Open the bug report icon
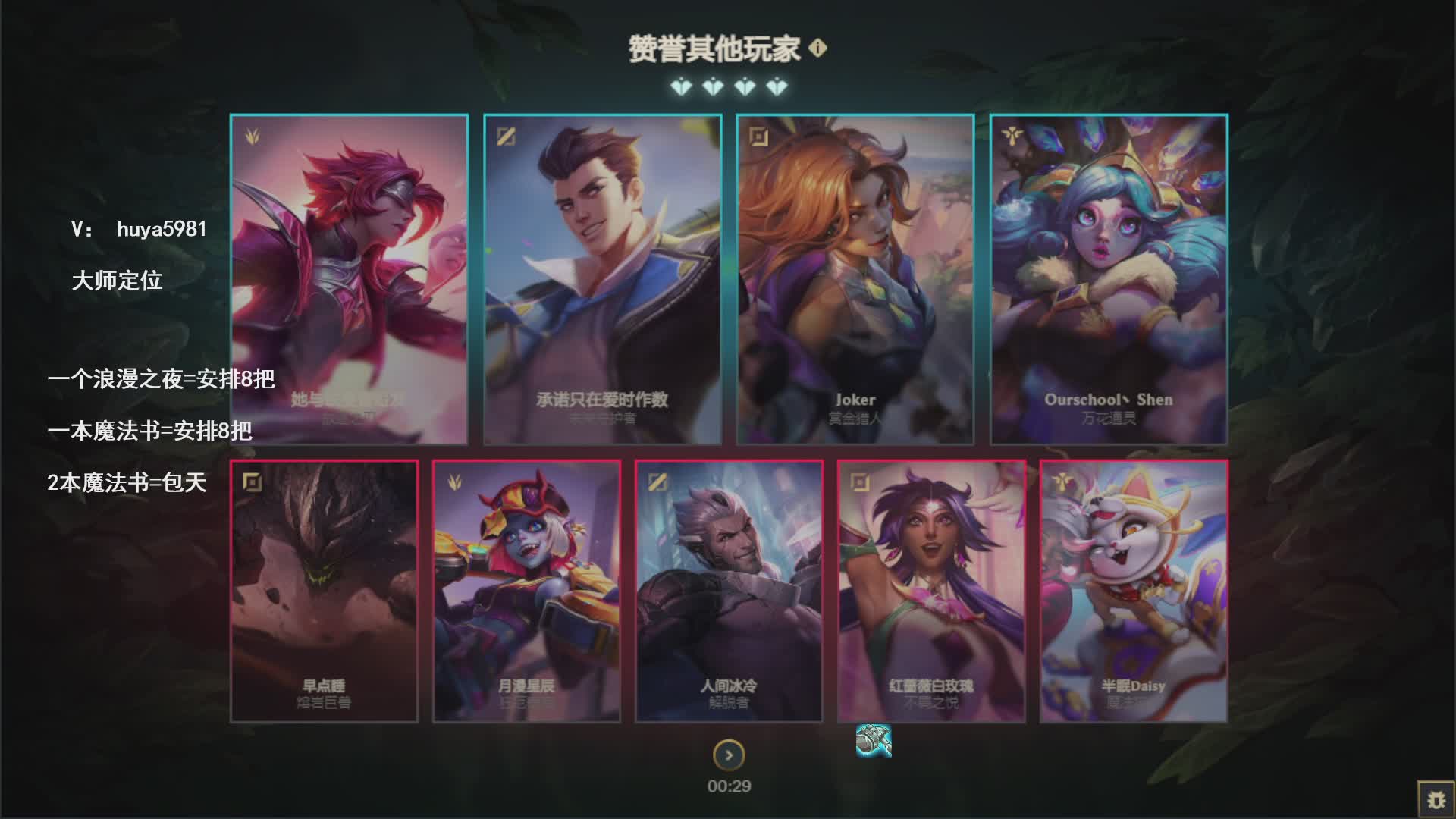 click(1436, 799)
